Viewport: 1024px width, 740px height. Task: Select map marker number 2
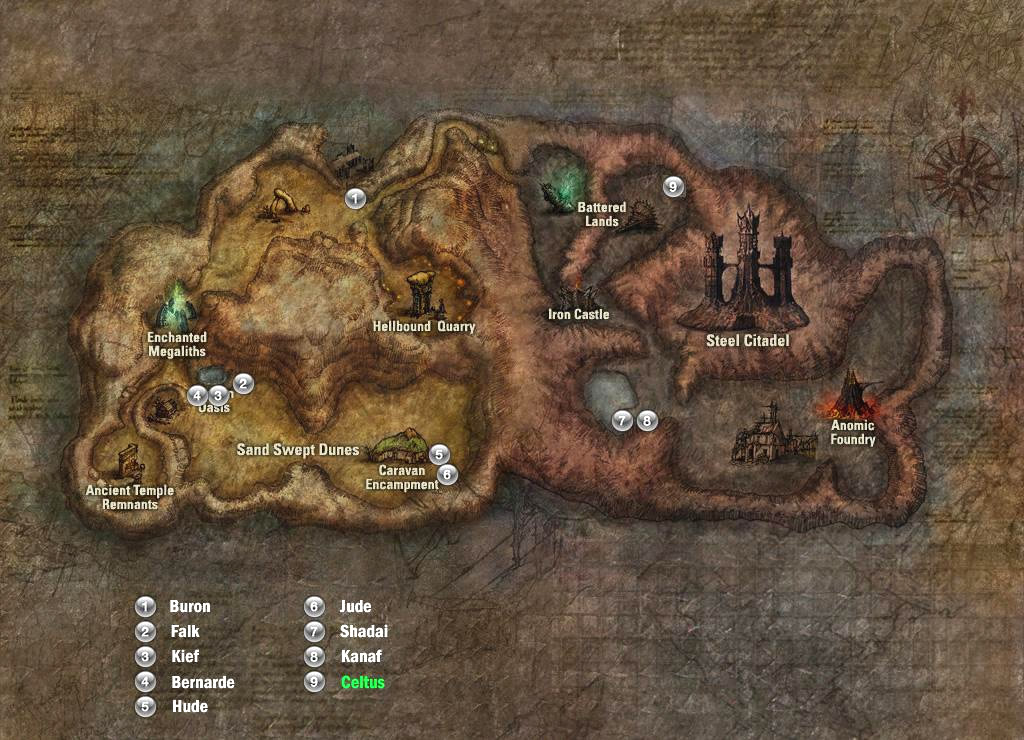pyautogui.click(x=242, y=383)
